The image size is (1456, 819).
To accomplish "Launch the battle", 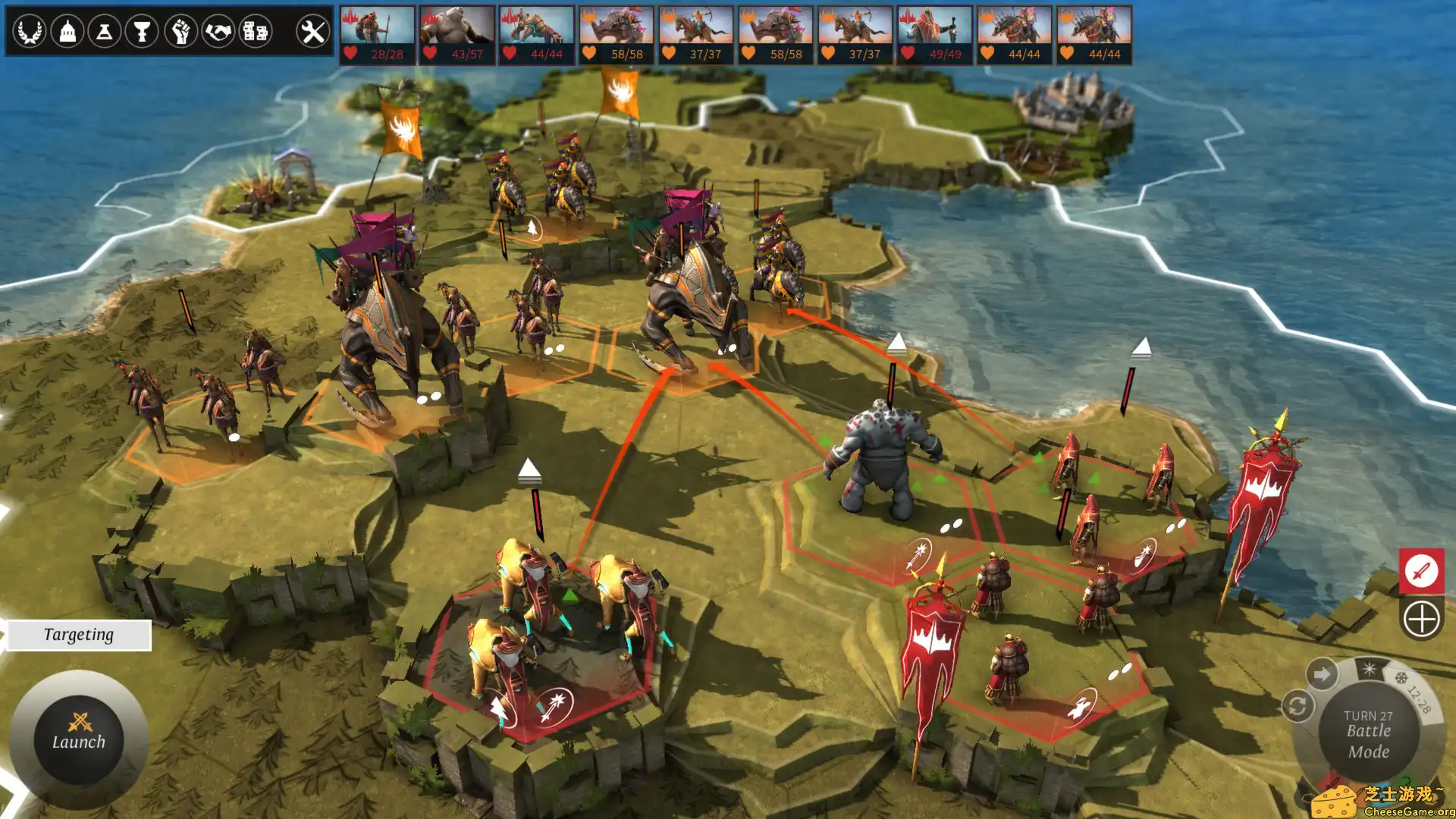I will coord(79,739).
